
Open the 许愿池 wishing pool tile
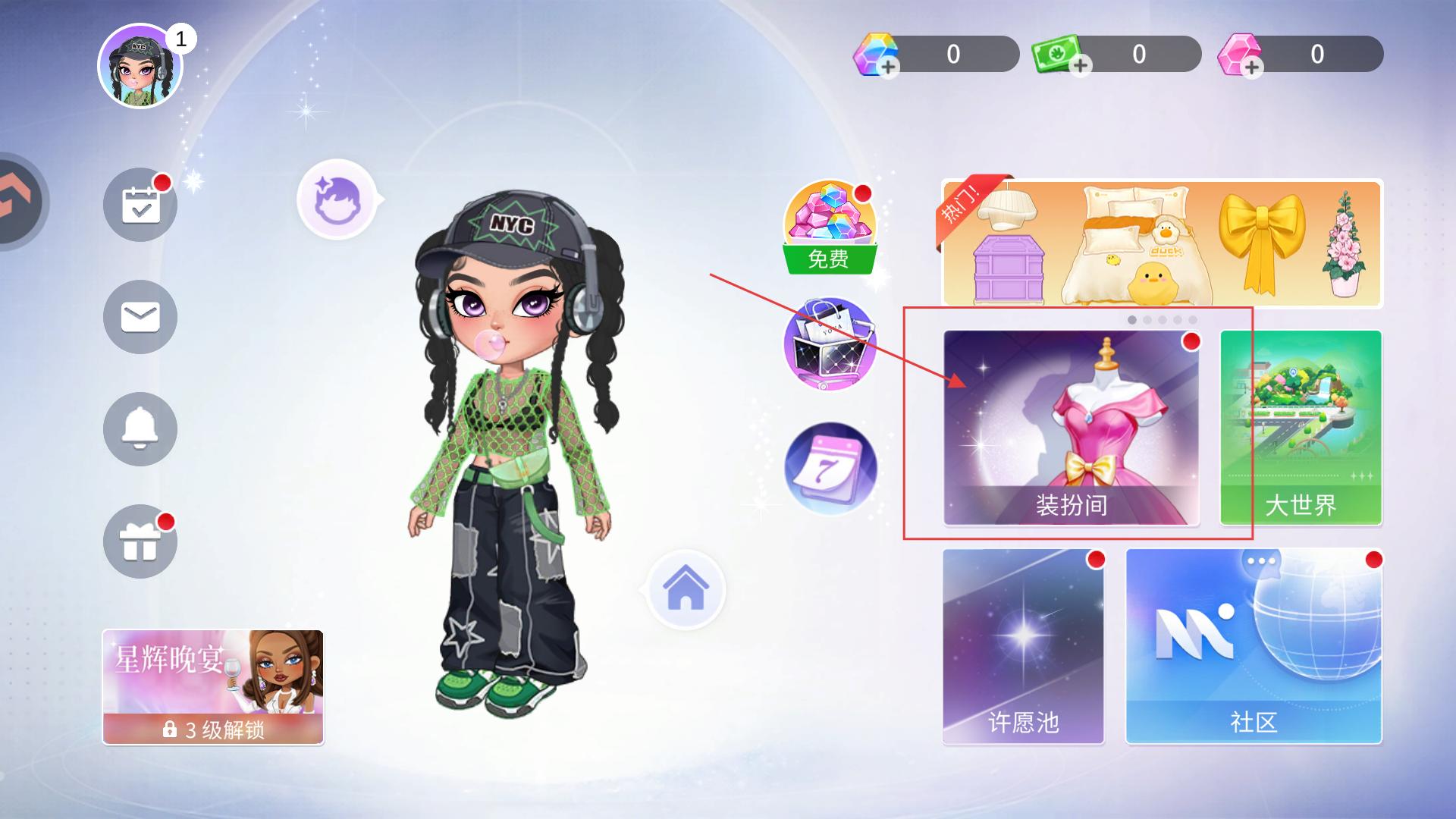[1023, 646]
